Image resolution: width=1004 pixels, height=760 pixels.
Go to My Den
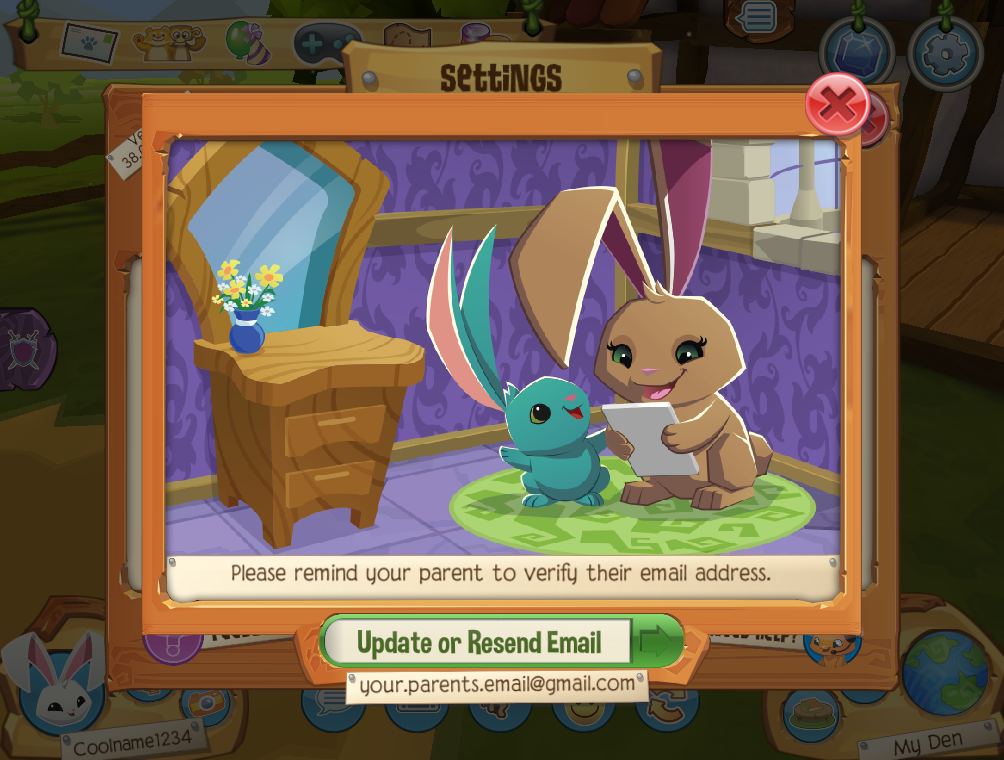click(929, 743)
